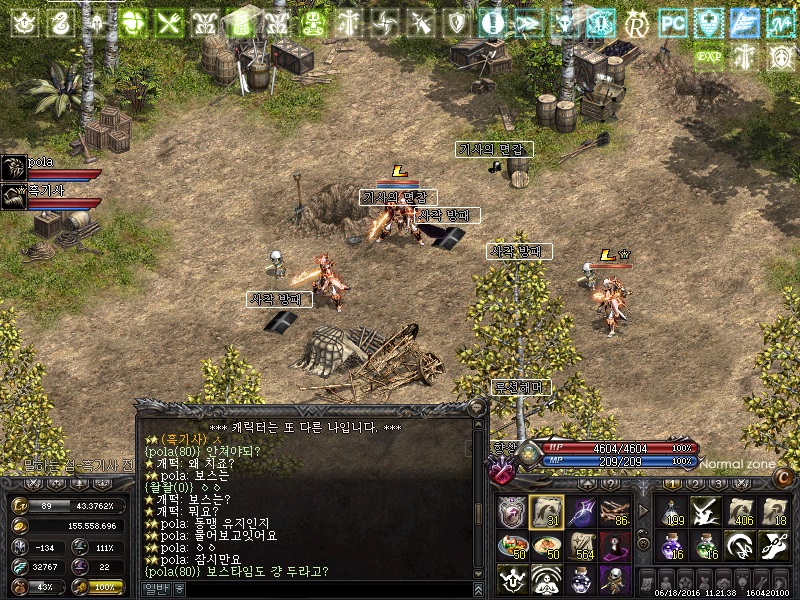Select the skull figure hotbar slot
The image size is (800, 600).
[616, 580]
